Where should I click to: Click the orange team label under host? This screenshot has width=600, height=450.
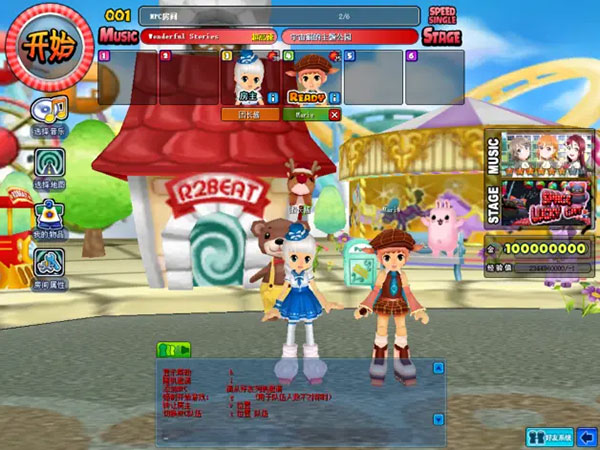coord(250,115)
